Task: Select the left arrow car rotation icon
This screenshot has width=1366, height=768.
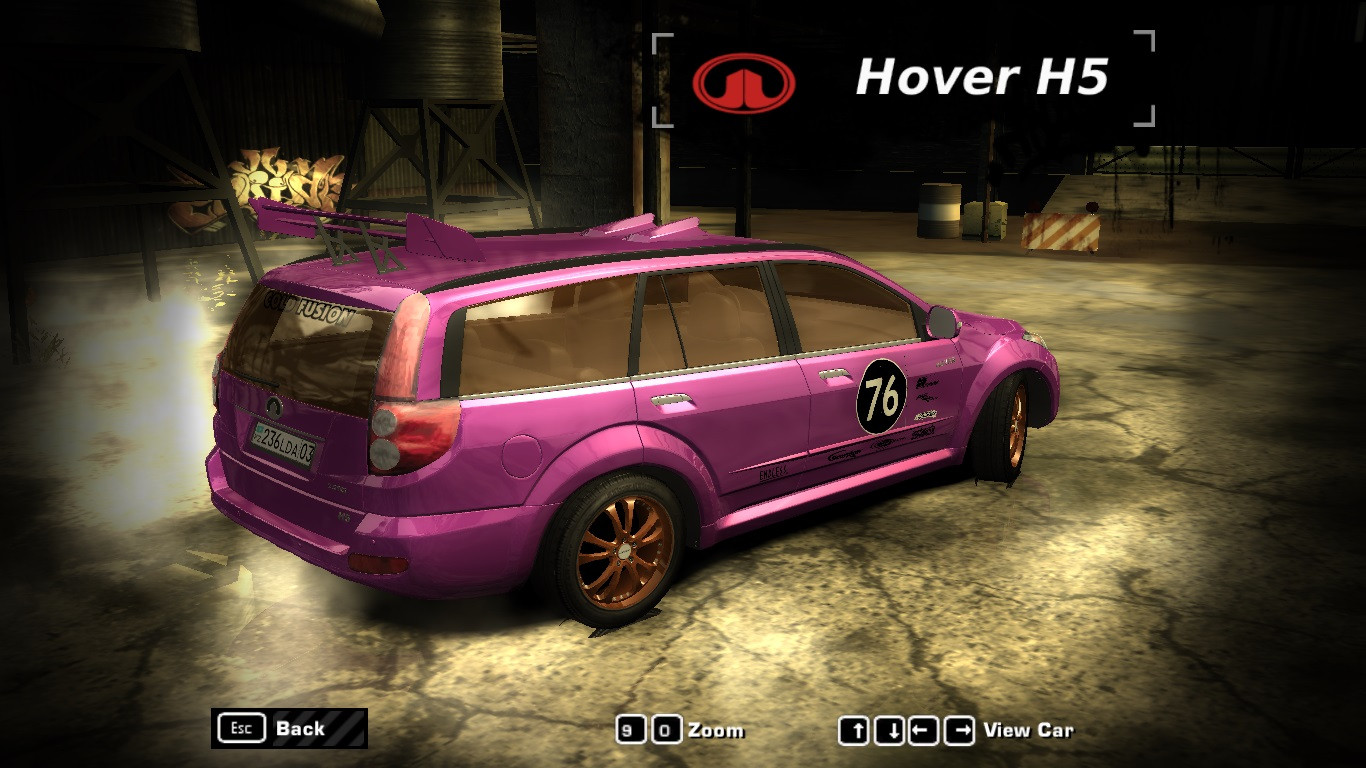Action: 924,730
